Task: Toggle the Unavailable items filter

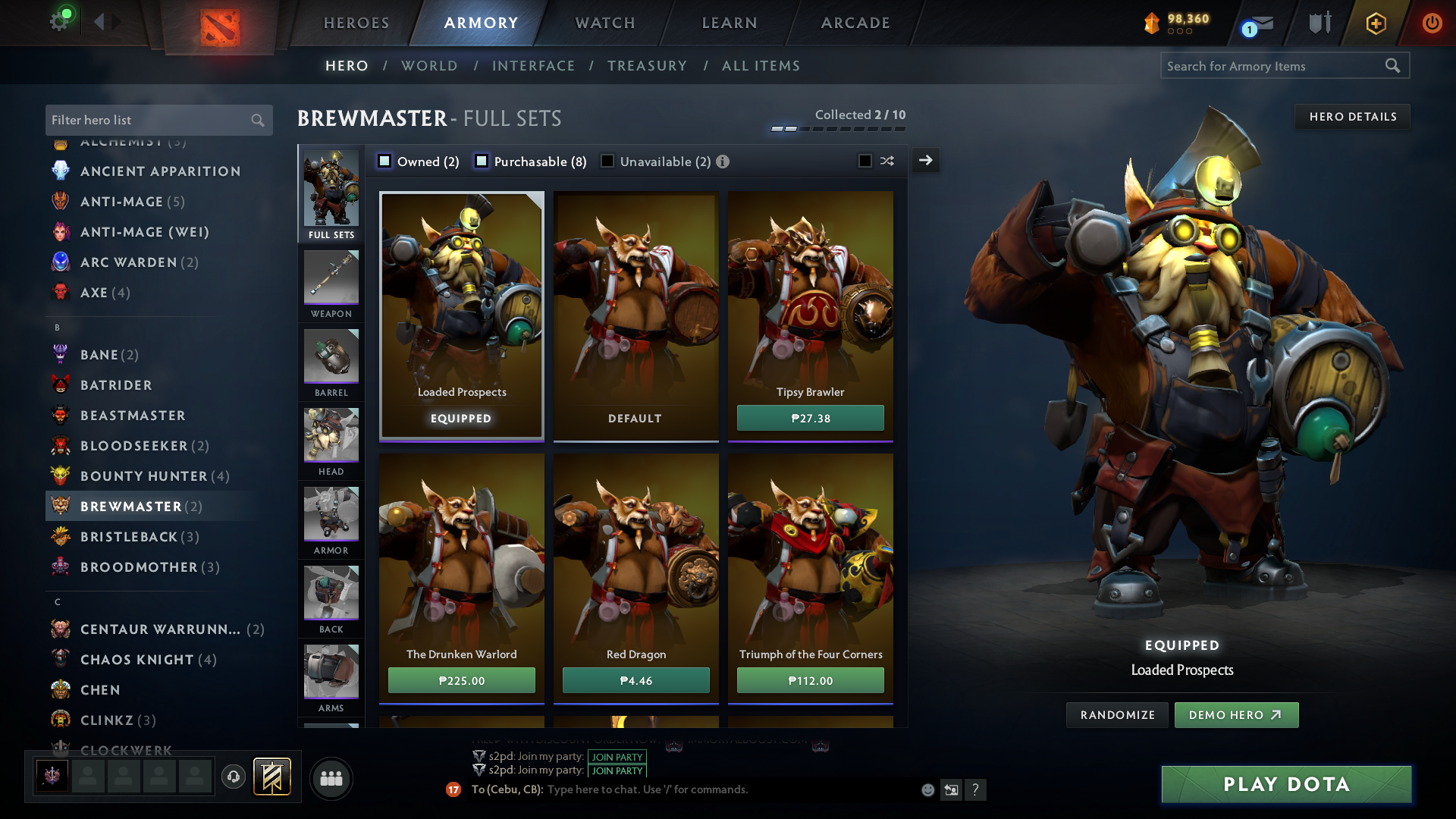Action: coord(607,161)
